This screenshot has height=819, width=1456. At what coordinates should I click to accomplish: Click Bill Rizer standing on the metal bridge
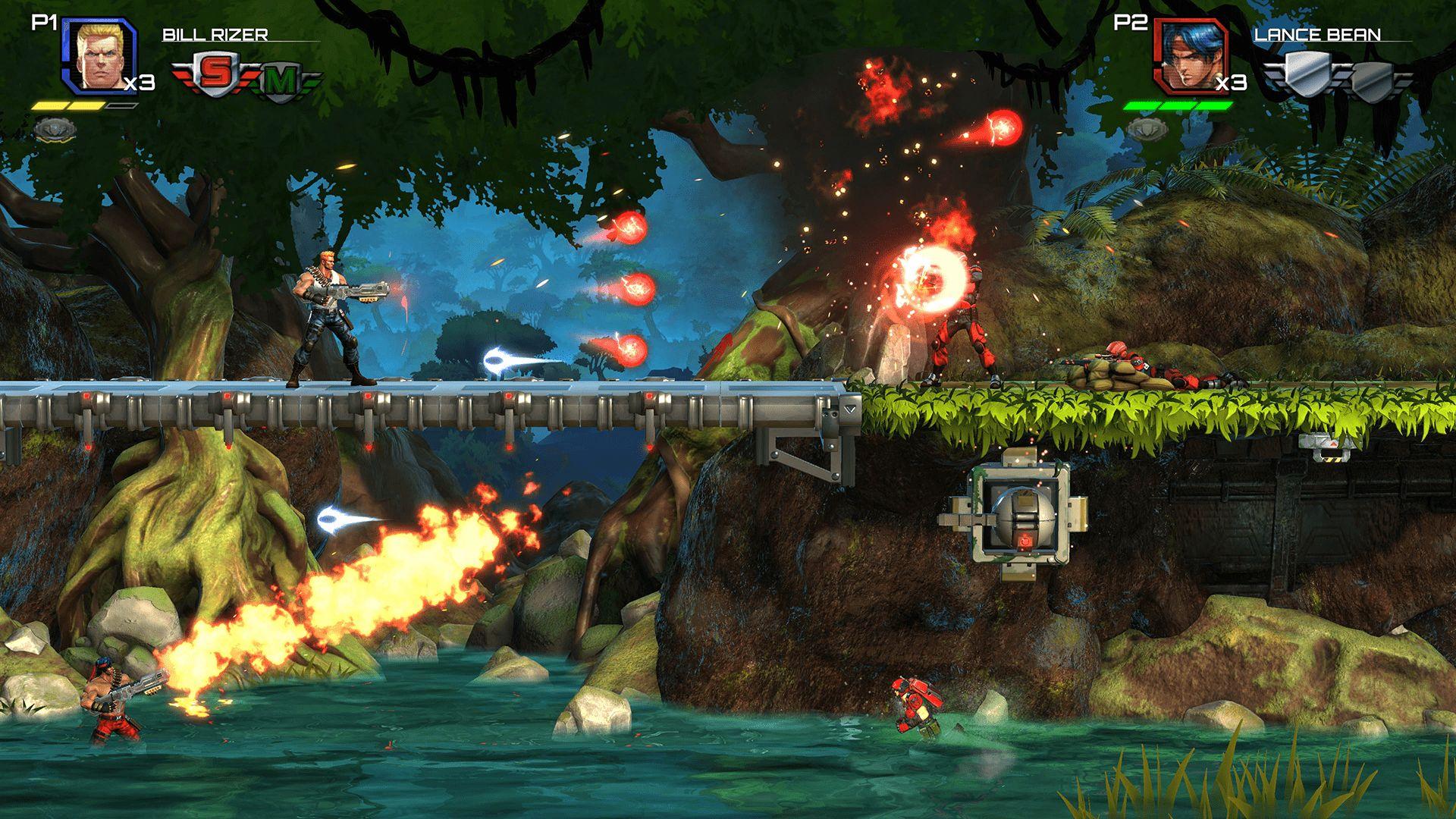point(326,318)
